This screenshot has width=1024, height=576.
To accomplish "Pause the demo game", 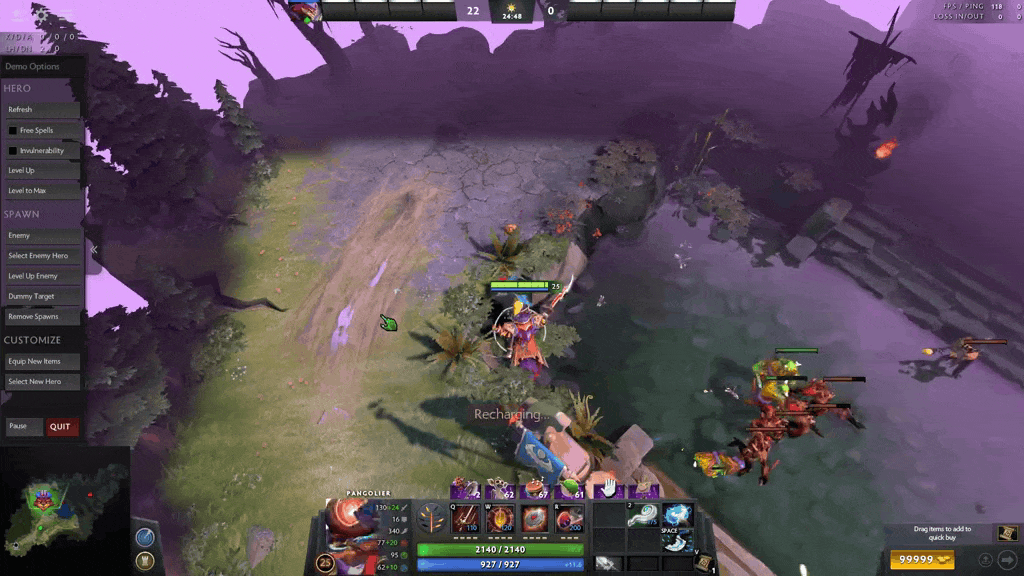I will point(24,427).
